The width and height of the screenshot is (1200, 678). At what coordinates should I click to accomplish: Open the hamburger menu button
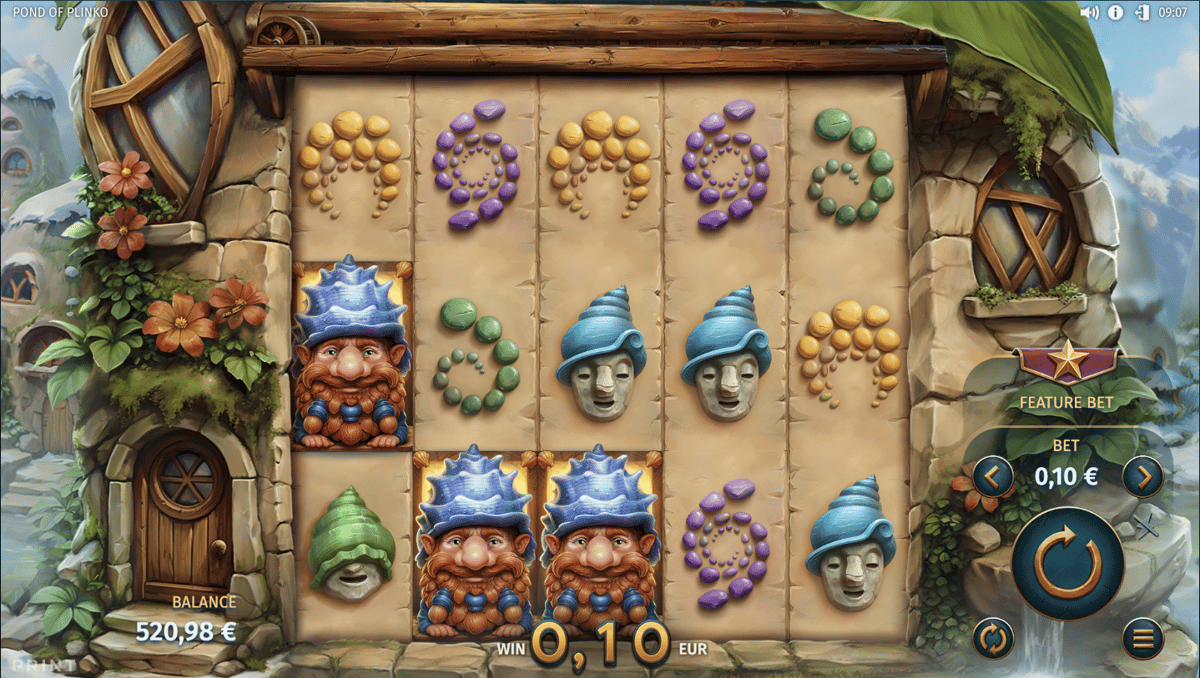click(1142, 637)
